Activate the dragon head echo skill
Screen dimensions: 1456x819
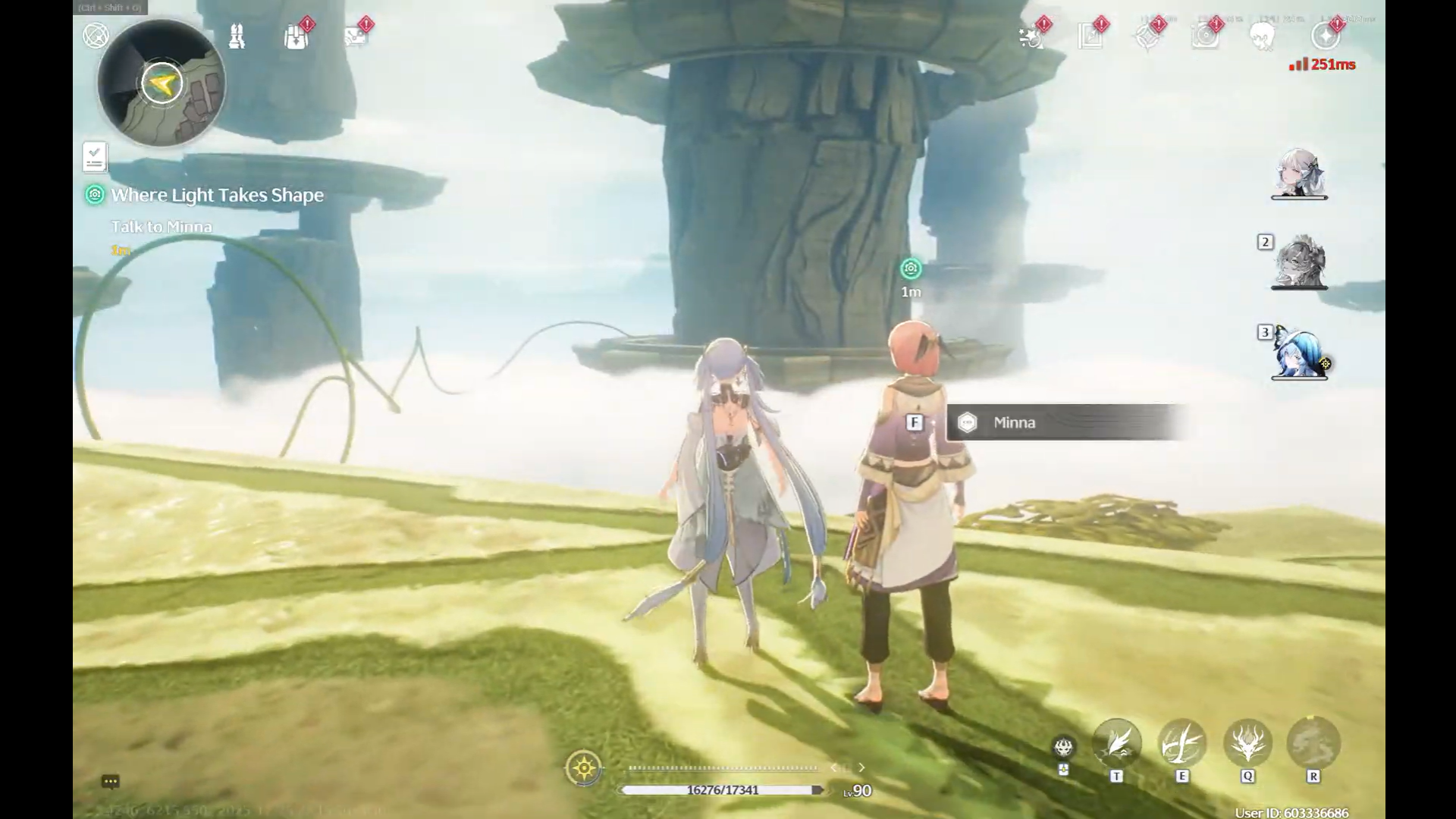1247,743
